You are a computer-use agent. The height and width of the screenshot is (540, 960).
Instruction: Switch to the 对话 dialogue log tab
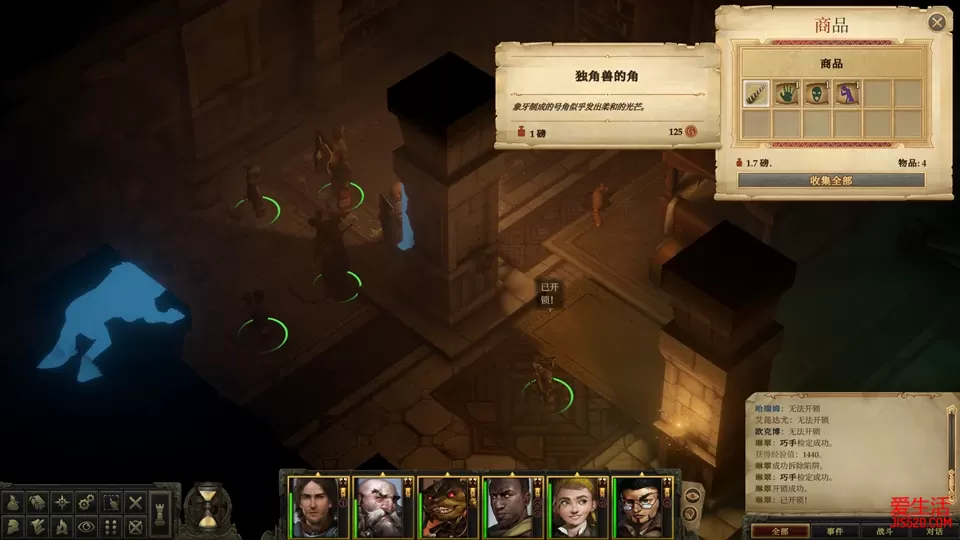pos(934,531)
